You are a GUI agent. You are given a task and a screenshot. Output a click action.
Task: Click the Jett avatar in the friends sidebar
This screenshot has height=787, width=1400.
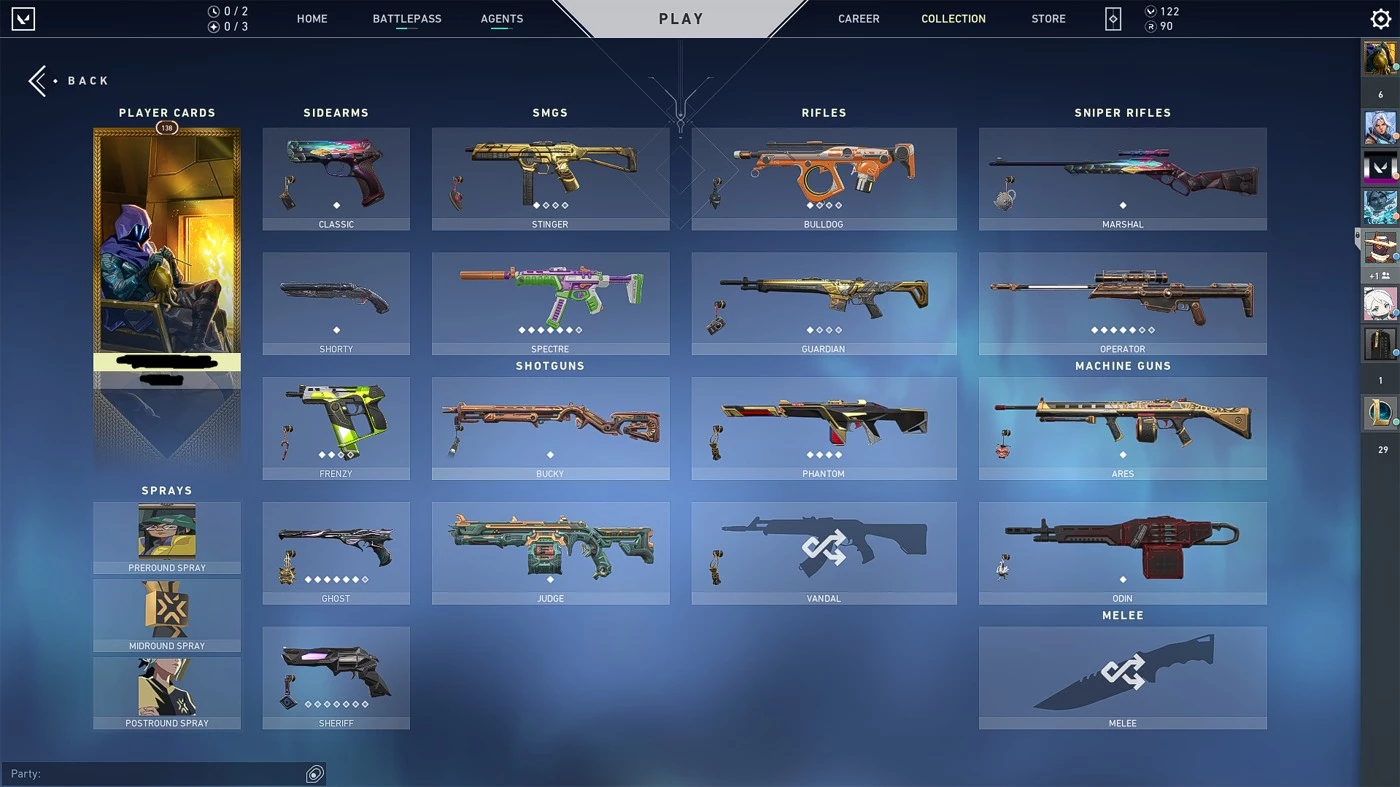(x=1380, y=128)
